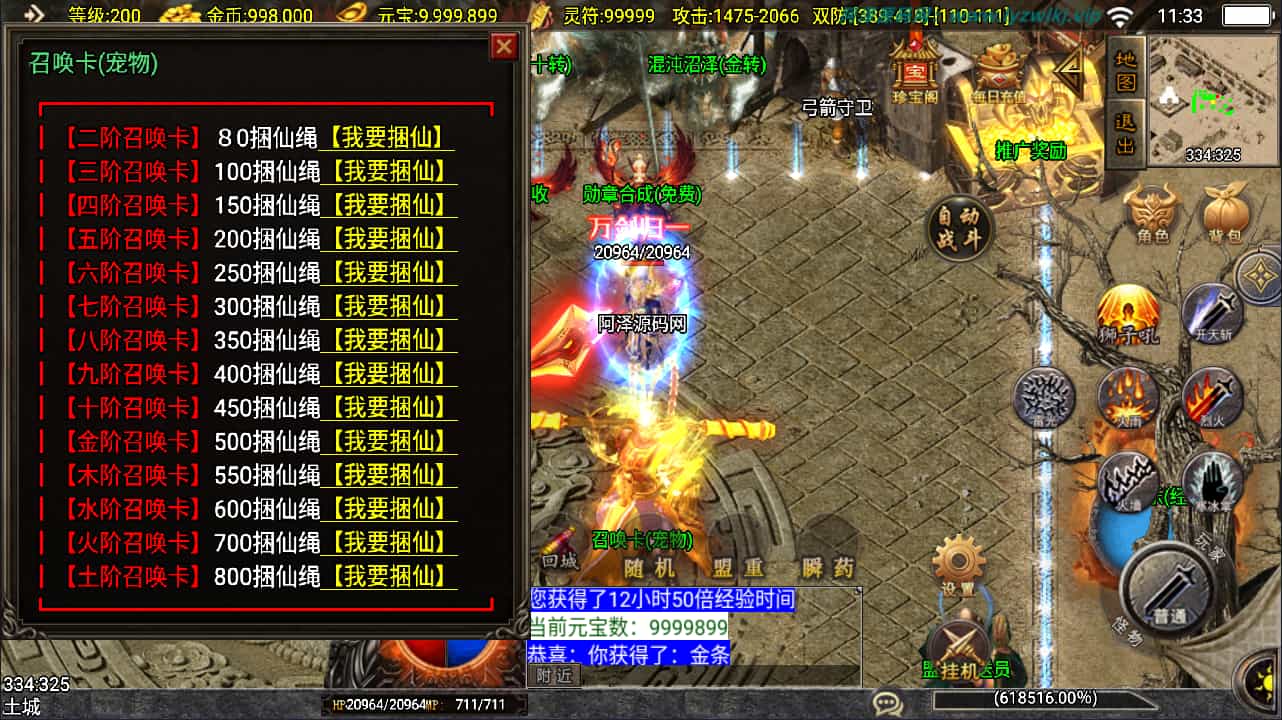Activate the 狮子吼 skill
This screenshot has height=720, width=1282.
pos(1128,314)
